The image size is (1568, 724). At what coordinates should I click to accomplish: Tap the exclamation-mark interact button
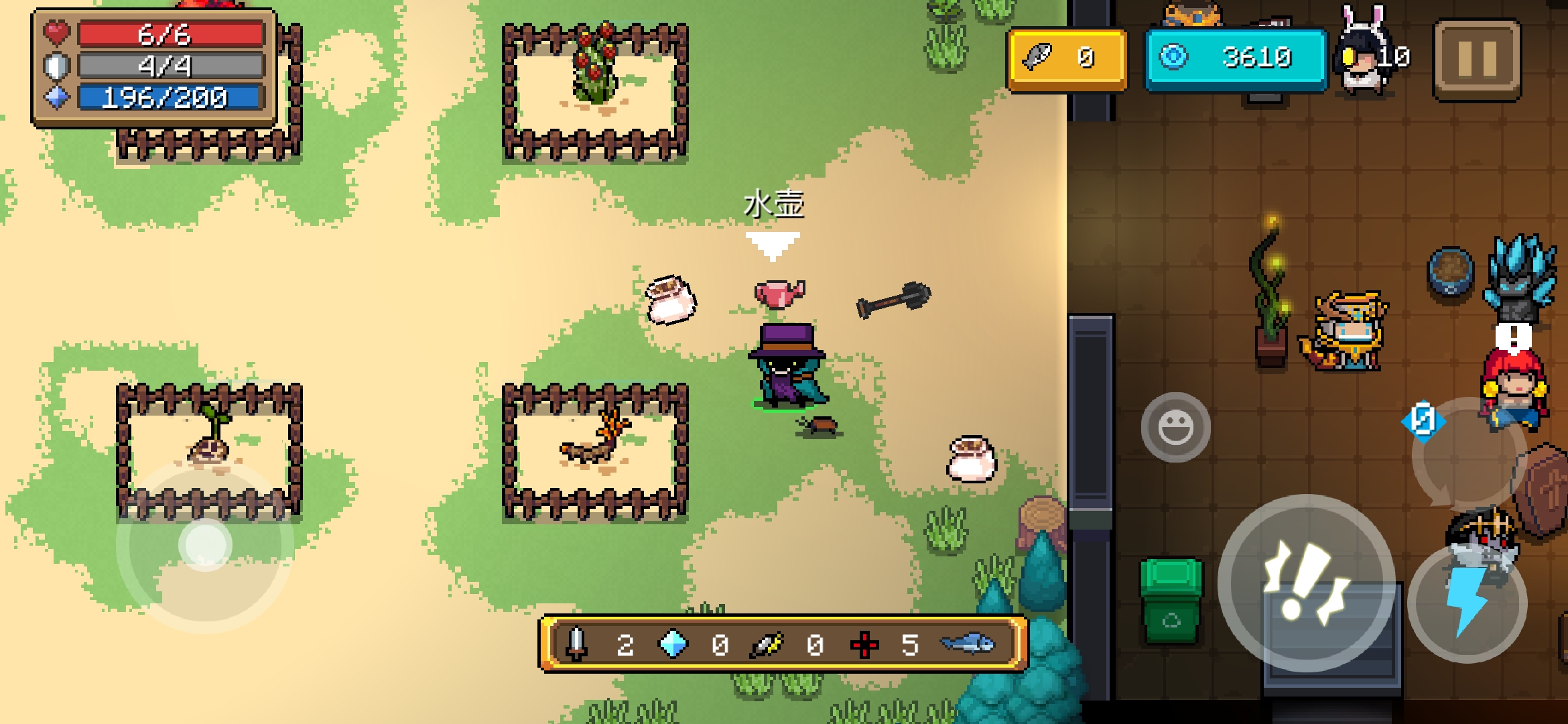pos(1306,583)
